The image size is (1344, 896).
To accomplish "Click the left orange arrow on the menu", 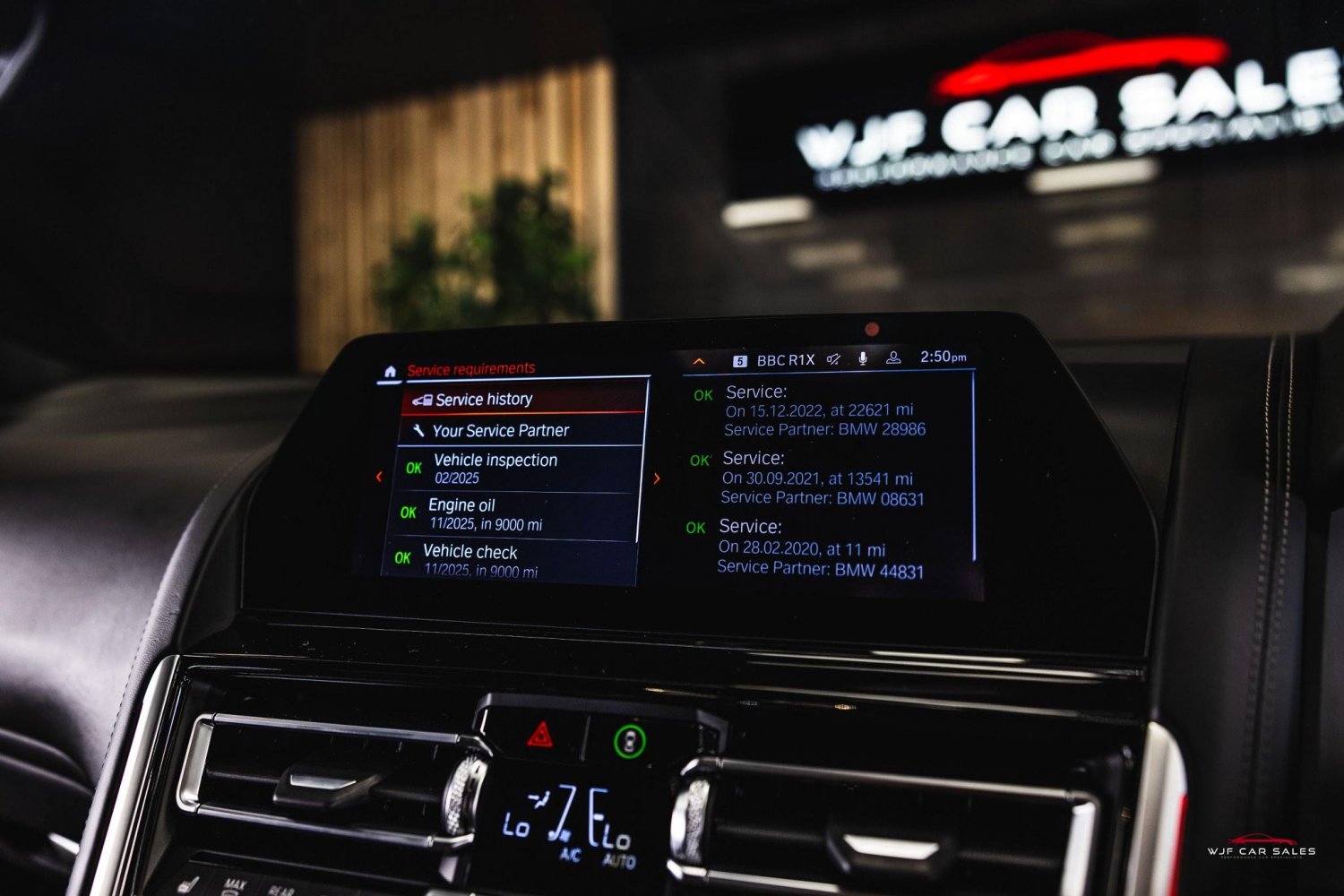I will (x=379, y=477).
